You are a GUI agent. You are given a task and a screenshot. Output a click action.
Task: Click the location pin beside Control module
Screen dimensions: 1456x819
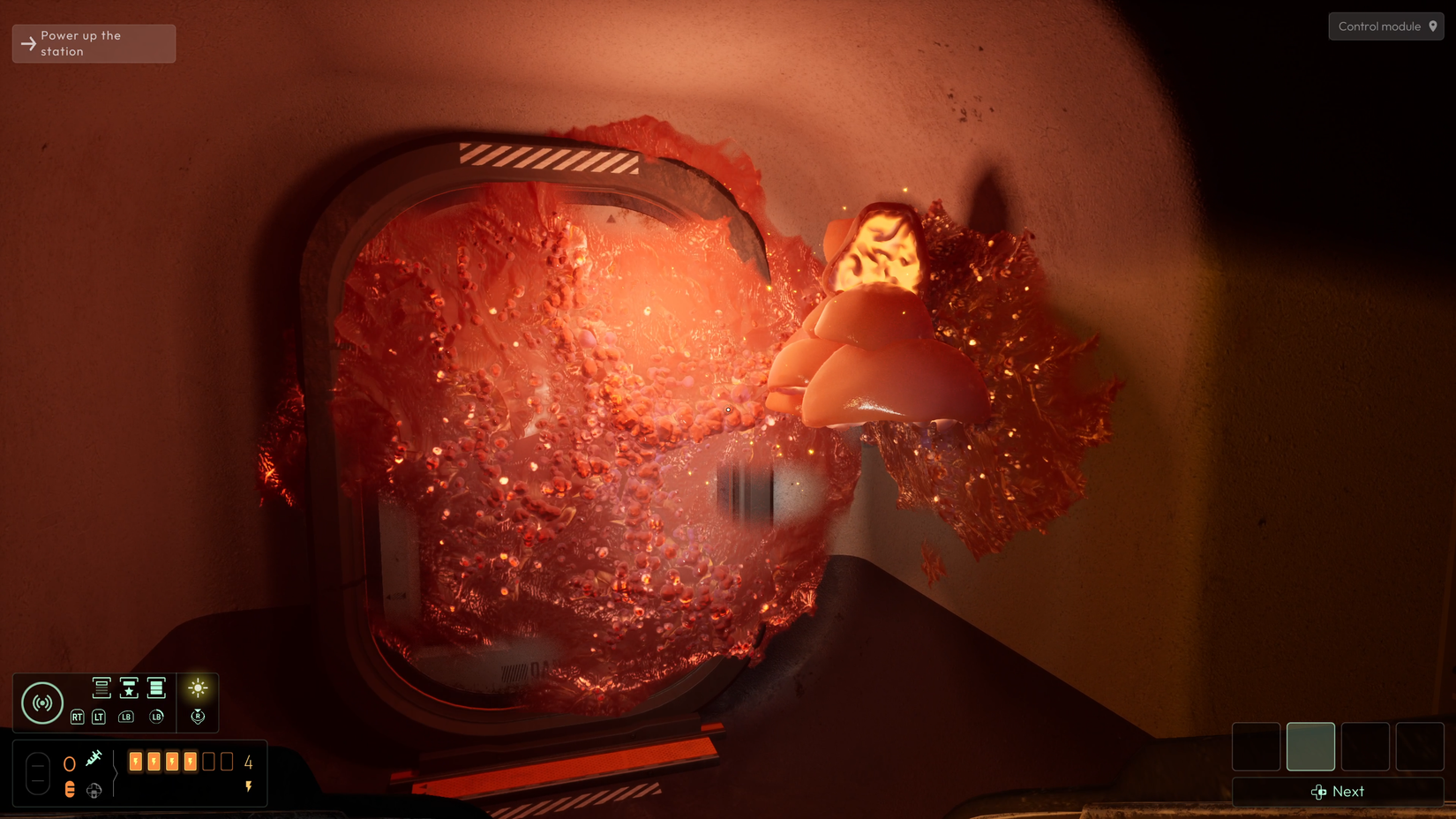tap(1433, 26)
